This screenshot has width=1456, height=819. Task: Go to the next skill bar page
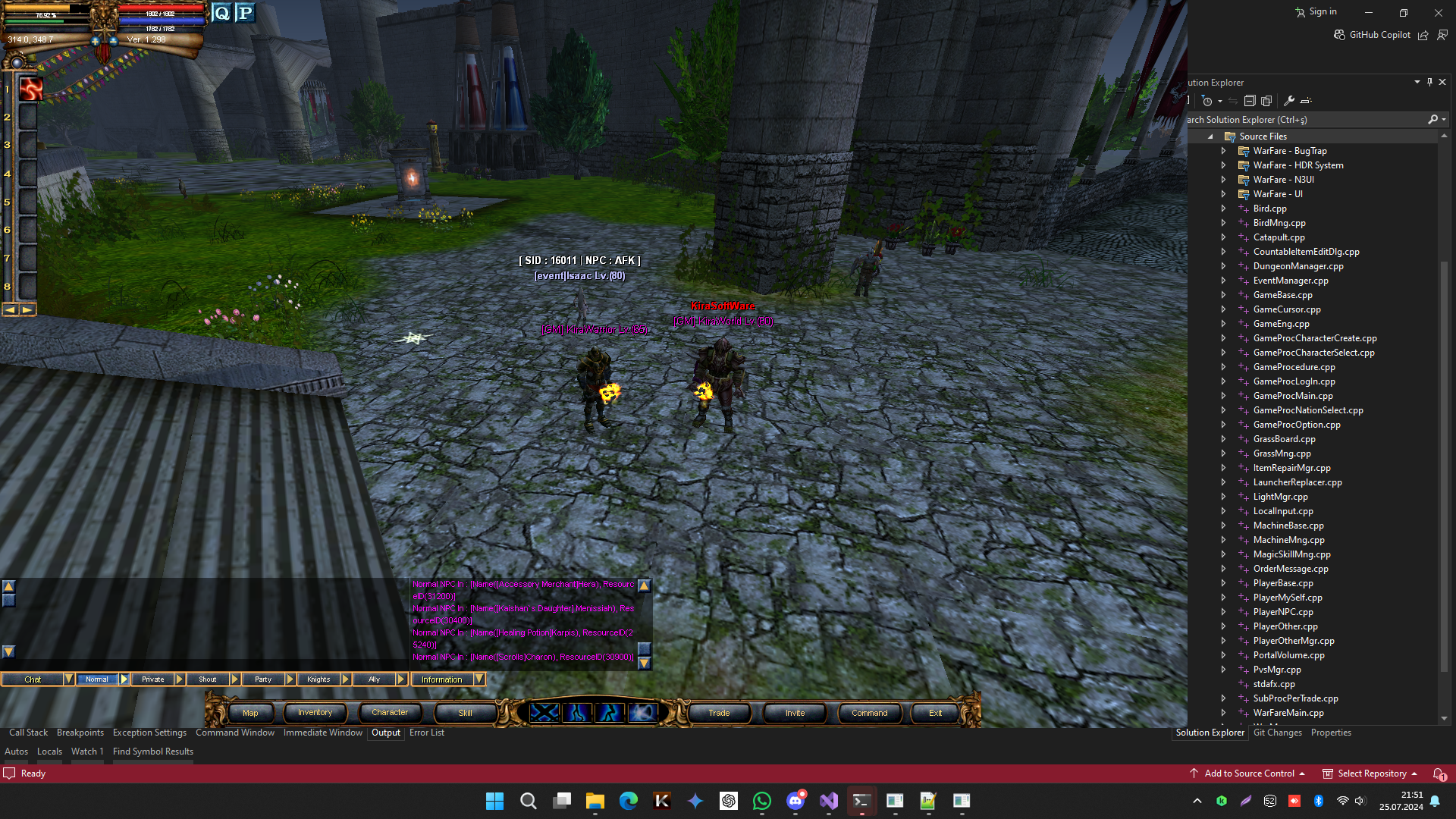tap(28, 309)
